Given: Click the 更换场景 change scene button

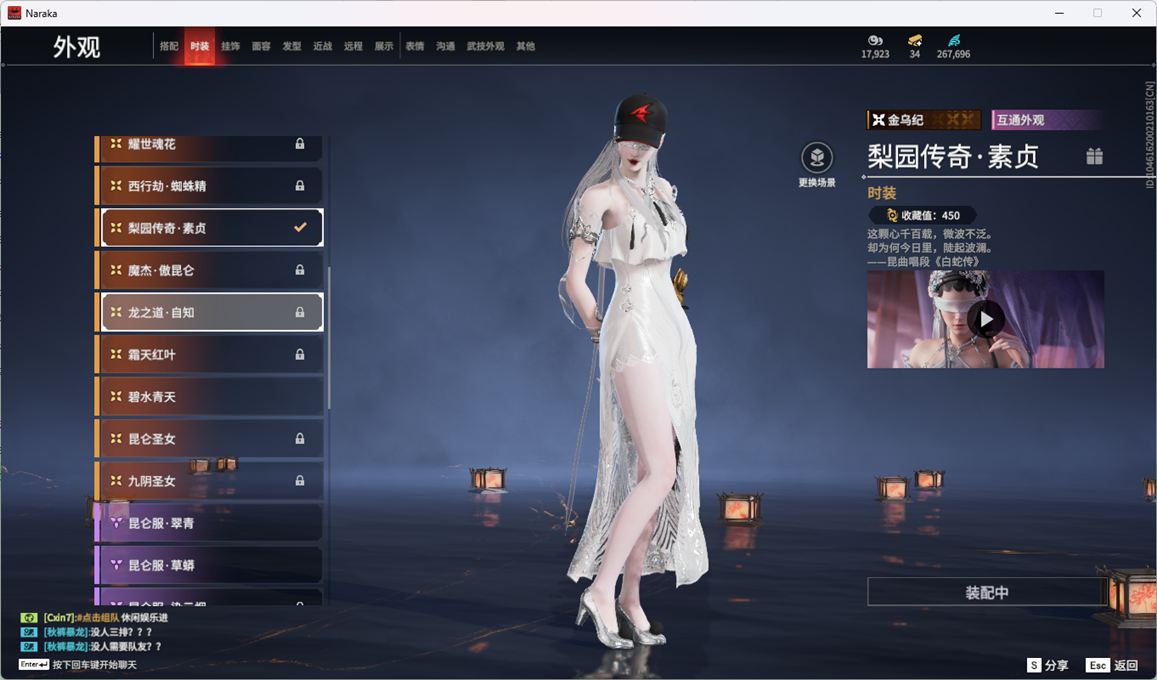Looking at the screenshot, I should tap(817, 160).
